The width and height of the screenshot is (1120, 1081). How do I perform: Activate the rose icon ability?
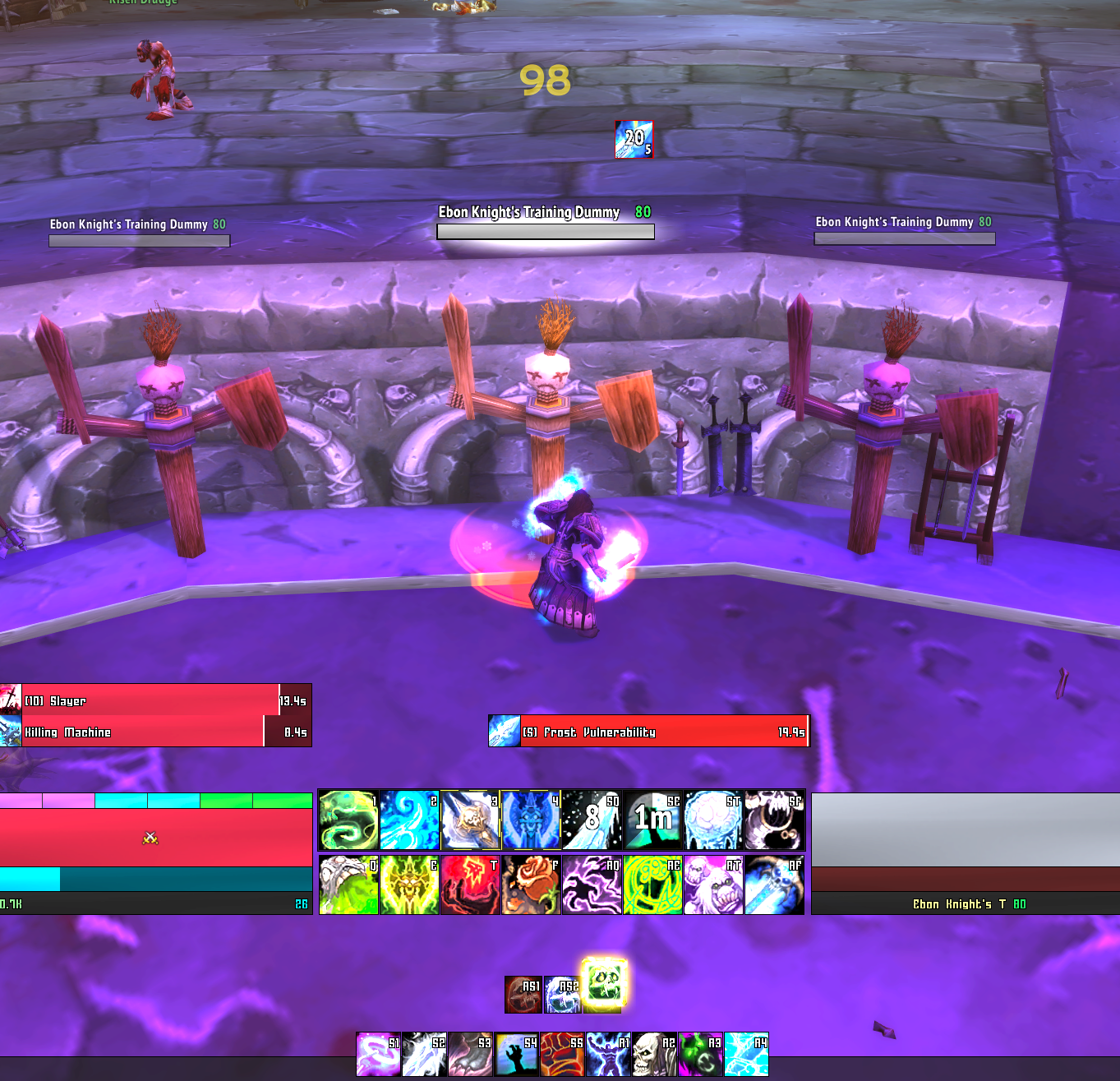tap(531, 885)
